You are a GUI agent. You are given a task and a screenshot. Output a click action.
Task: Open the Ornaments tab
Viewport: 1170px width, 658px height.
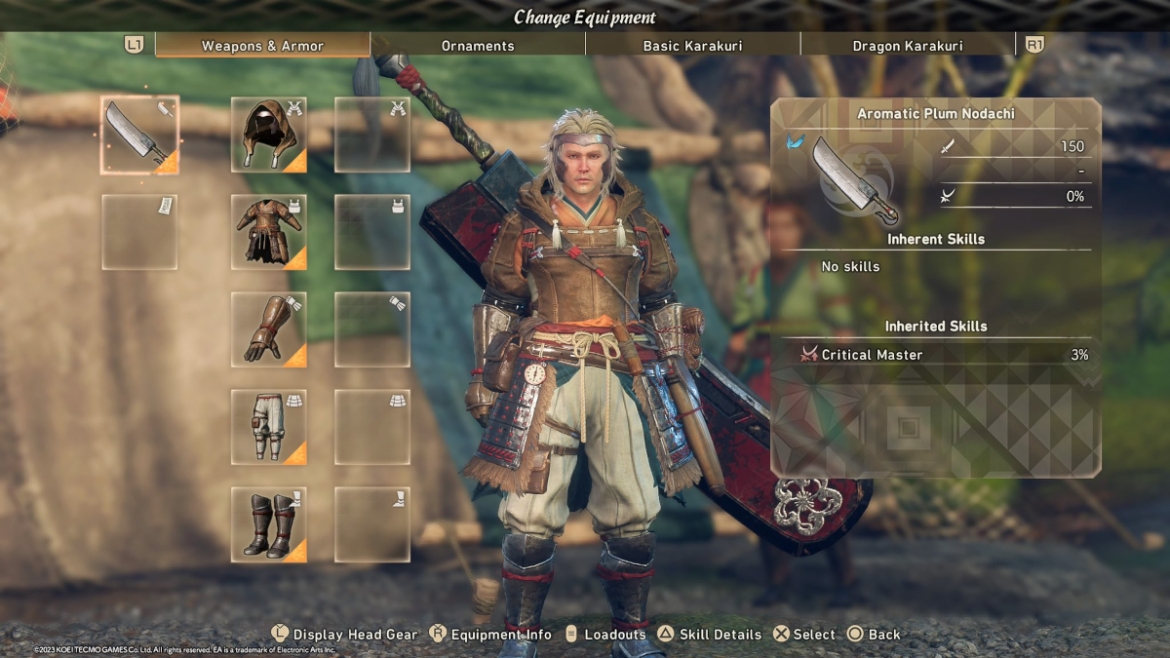478,46
